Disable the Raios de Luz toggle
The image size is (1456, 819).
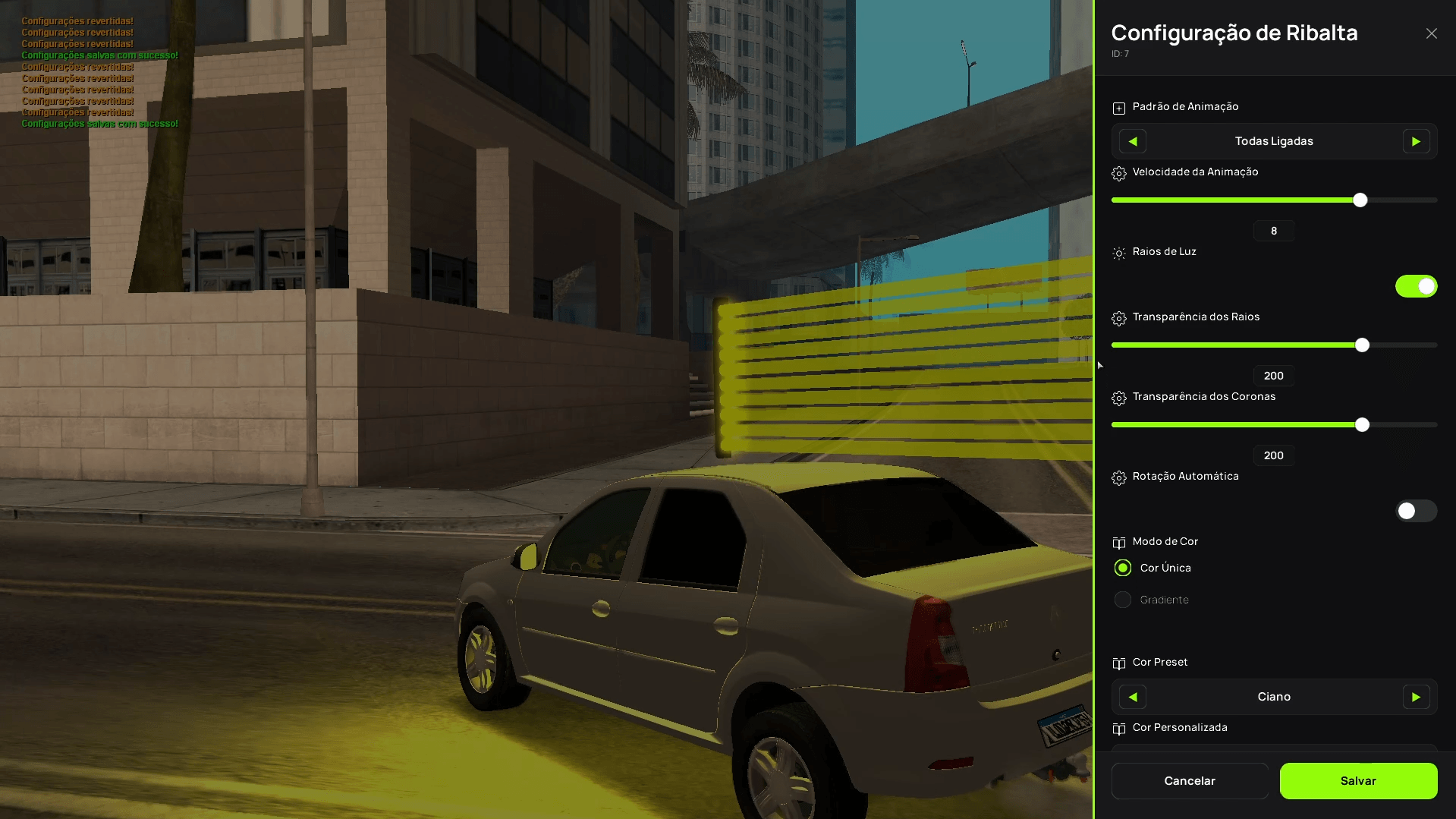click(x=1416, y=286)
